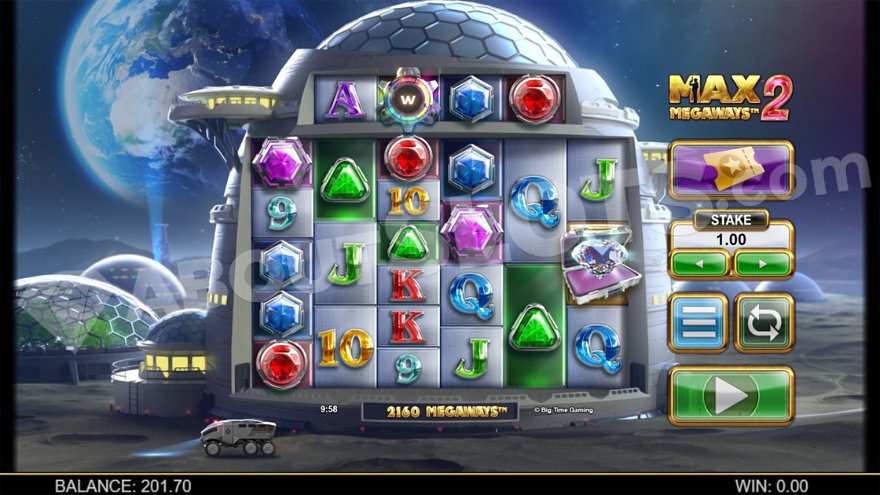This screenshot has height=495, width=880.
Task: Increase the stake with the right arrow
Action: coord(763,263)
